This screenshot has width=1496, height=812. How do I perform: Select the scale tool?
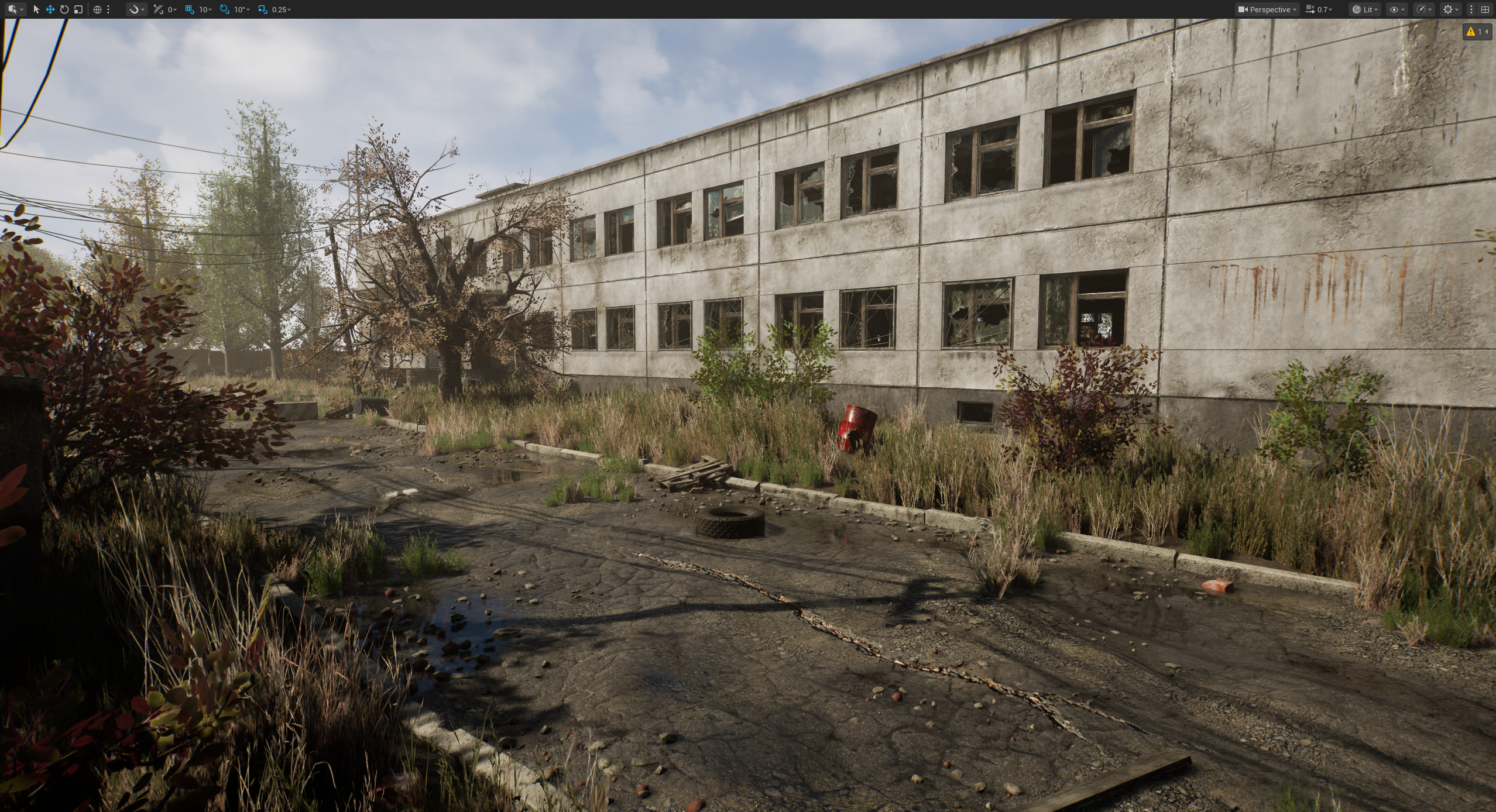click(78, 9)
